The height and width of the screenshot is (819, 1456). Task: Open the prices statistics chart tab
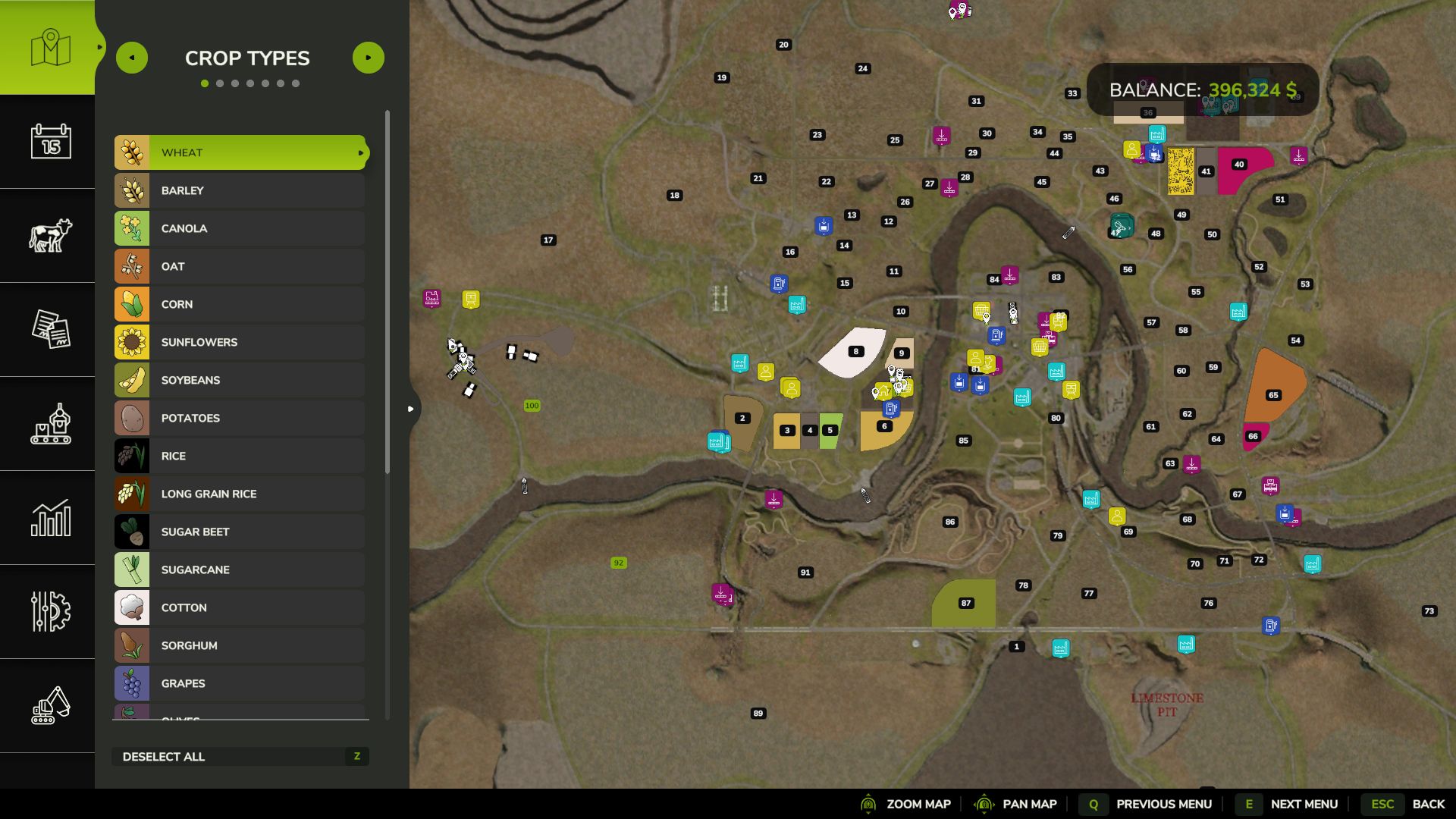click(x=50, y=518)
